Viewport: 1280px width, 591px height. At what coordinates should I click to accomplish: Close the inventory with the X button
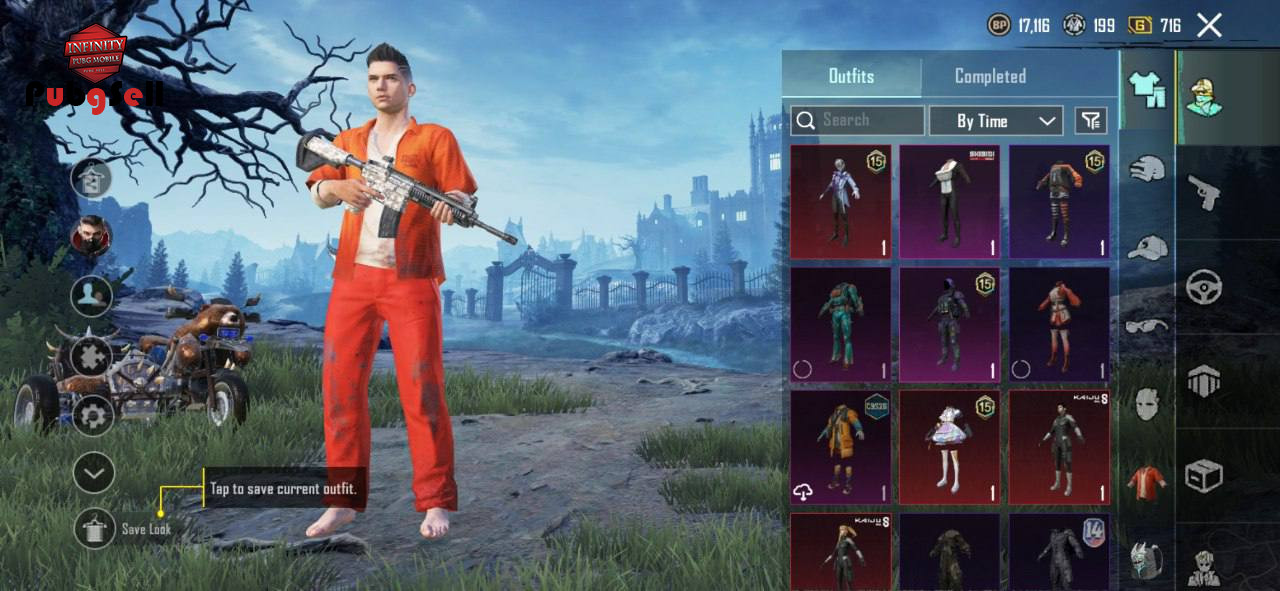(x=1209, y=26)
